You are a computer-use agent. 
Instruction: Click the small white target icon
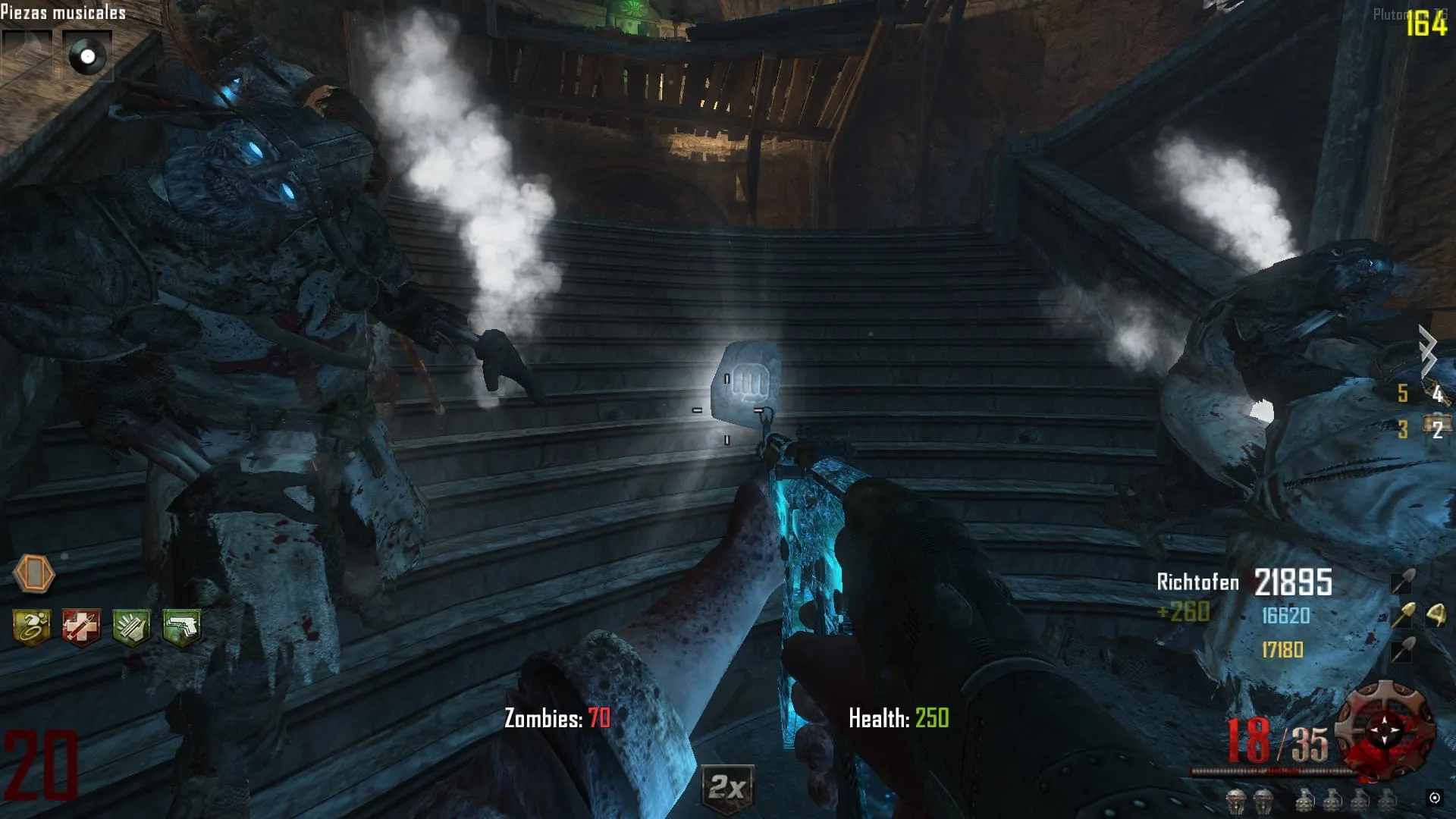(x=1434, y=797)
